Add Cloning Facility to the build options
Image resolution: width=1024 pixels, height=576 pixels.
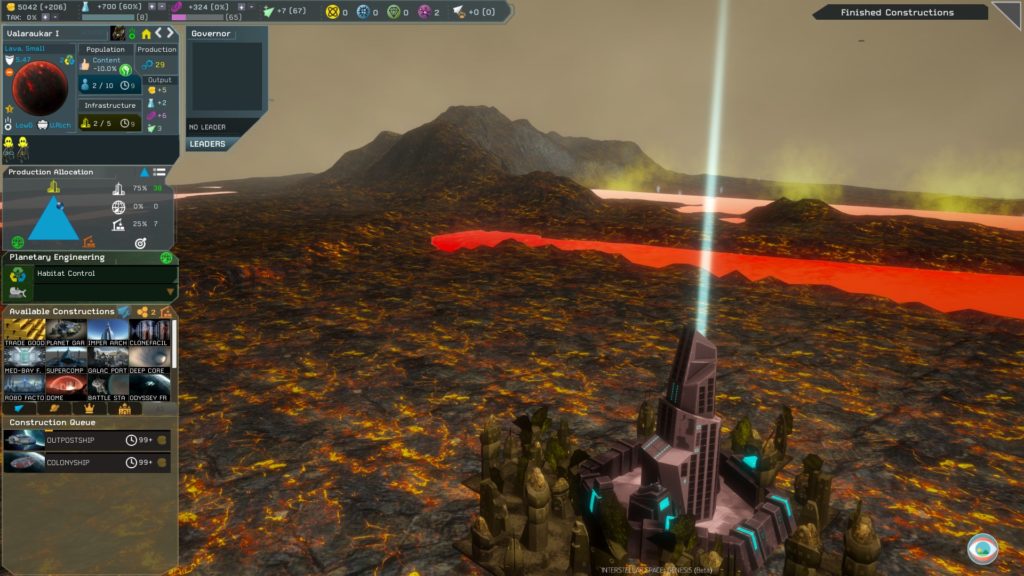click(150, 332)
